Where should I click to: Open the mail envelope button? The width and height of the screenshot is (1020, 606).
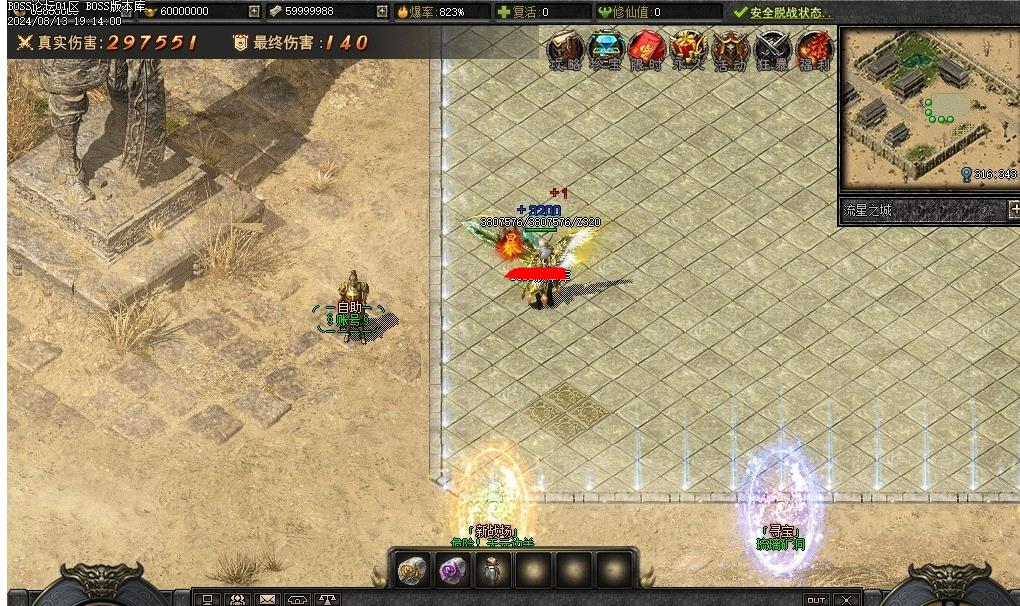pos(267,600)
